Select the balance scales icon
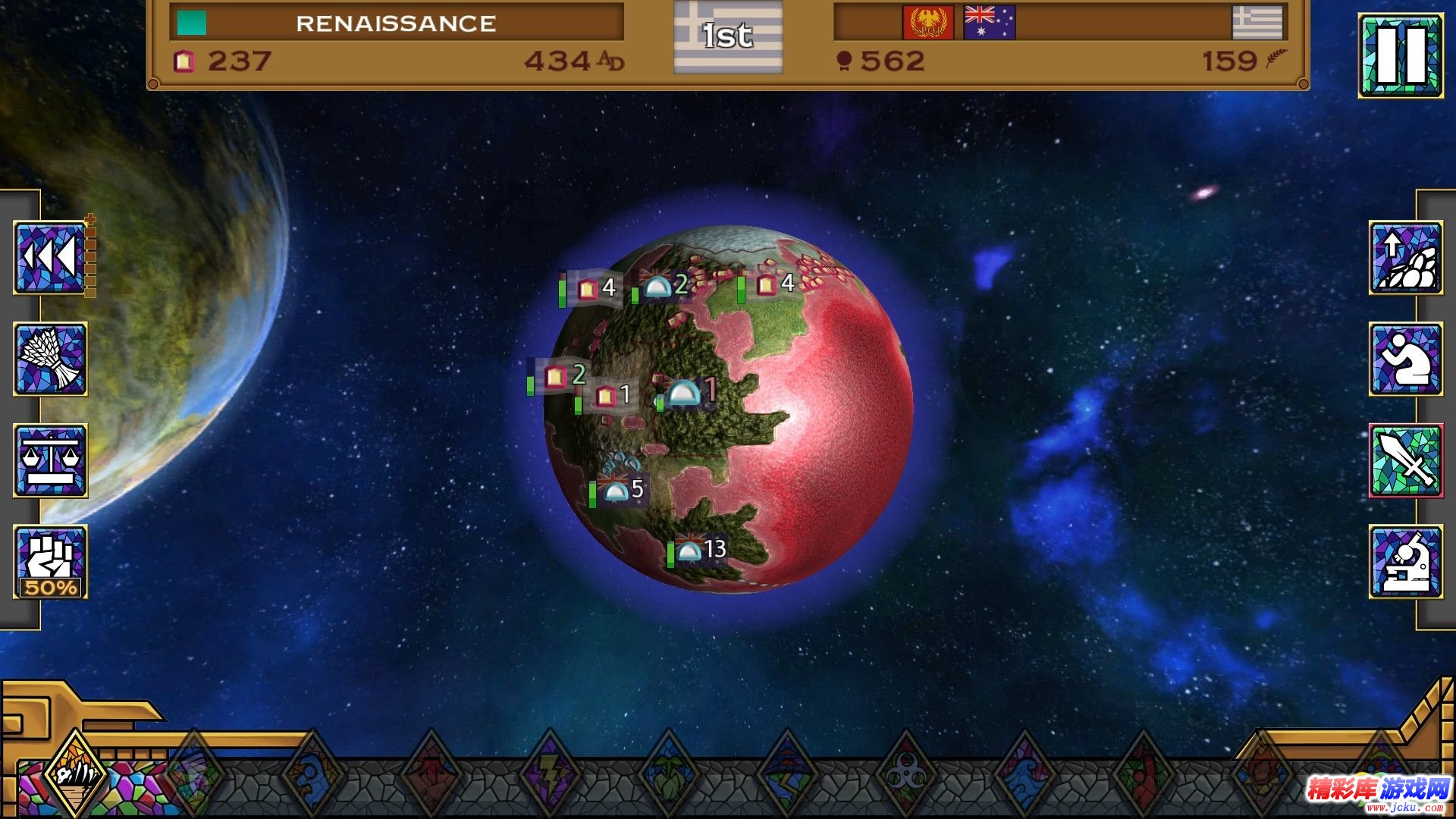1456x819 pixels. 50,460
